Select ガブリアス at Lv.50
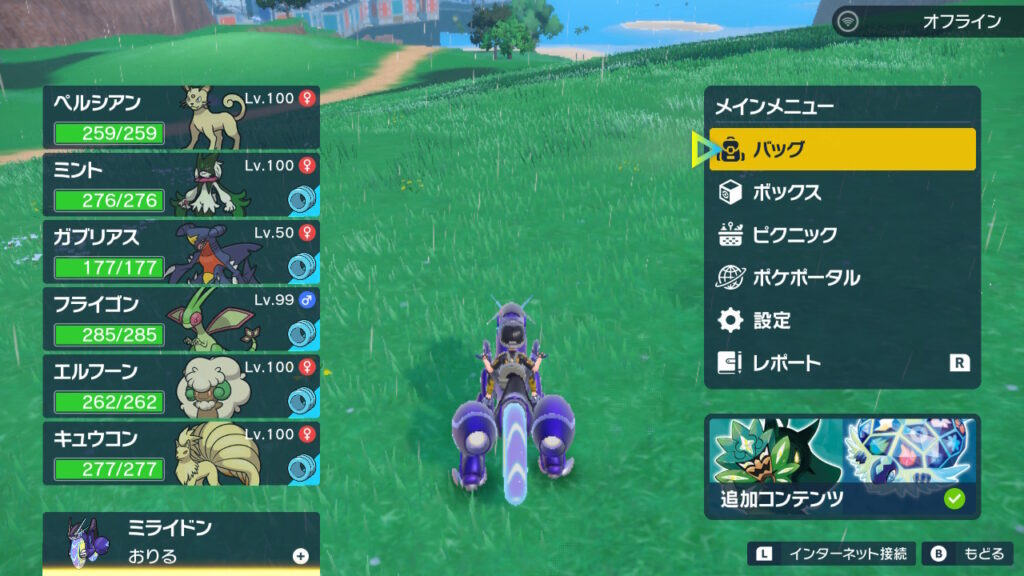 [x=181, y=251]
